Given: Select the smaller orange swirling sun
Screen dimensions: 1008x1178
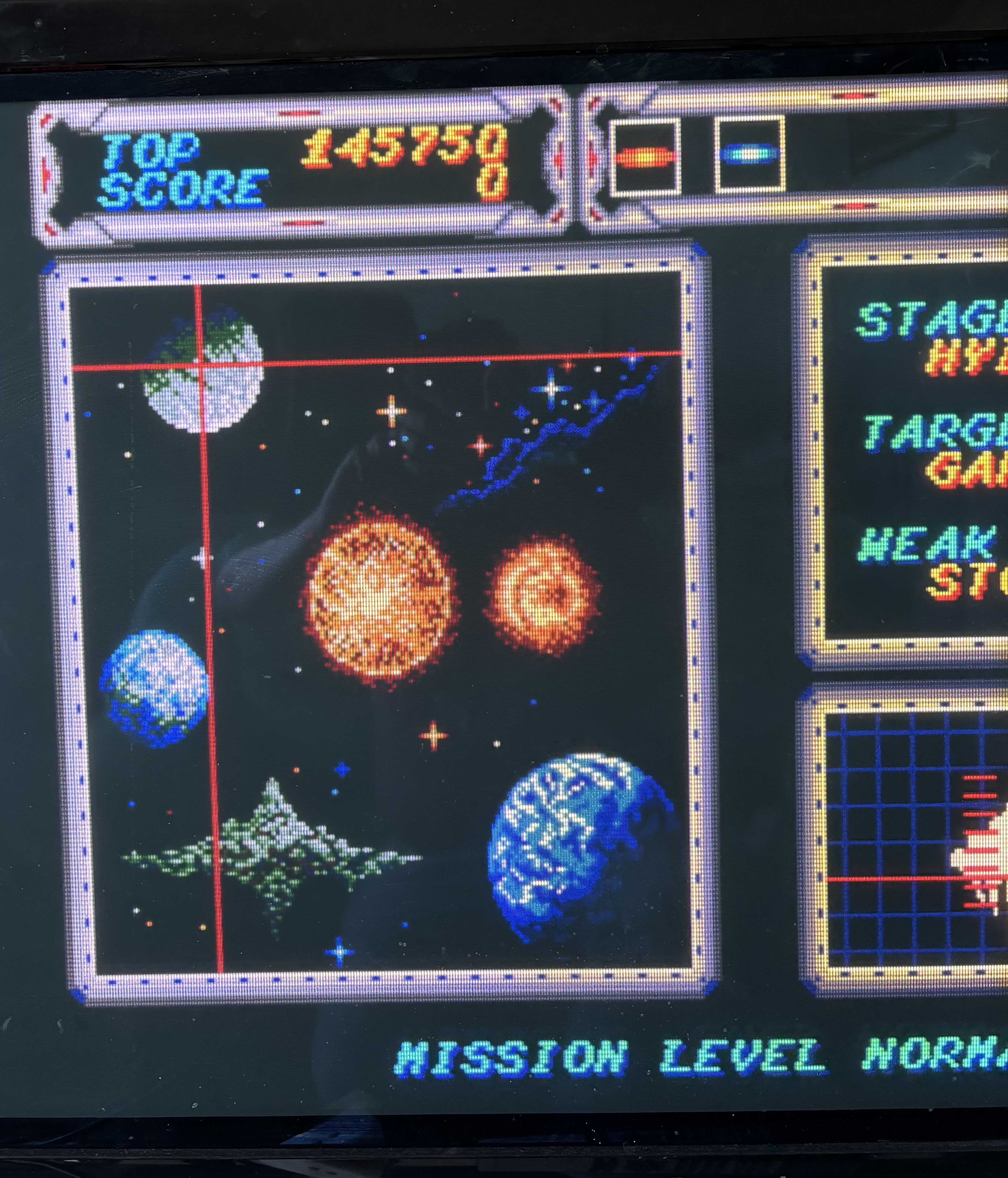Looking at the screenshot, I should [x=542, y=595].
